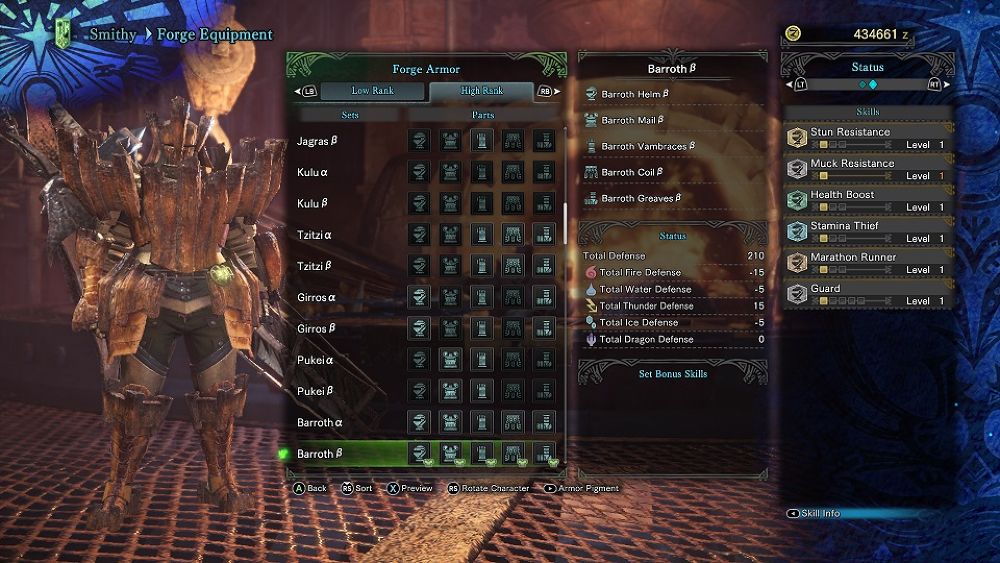Choose the Girros β armor set
This screenshot has height=563, width=1000.
click(317, 328)
